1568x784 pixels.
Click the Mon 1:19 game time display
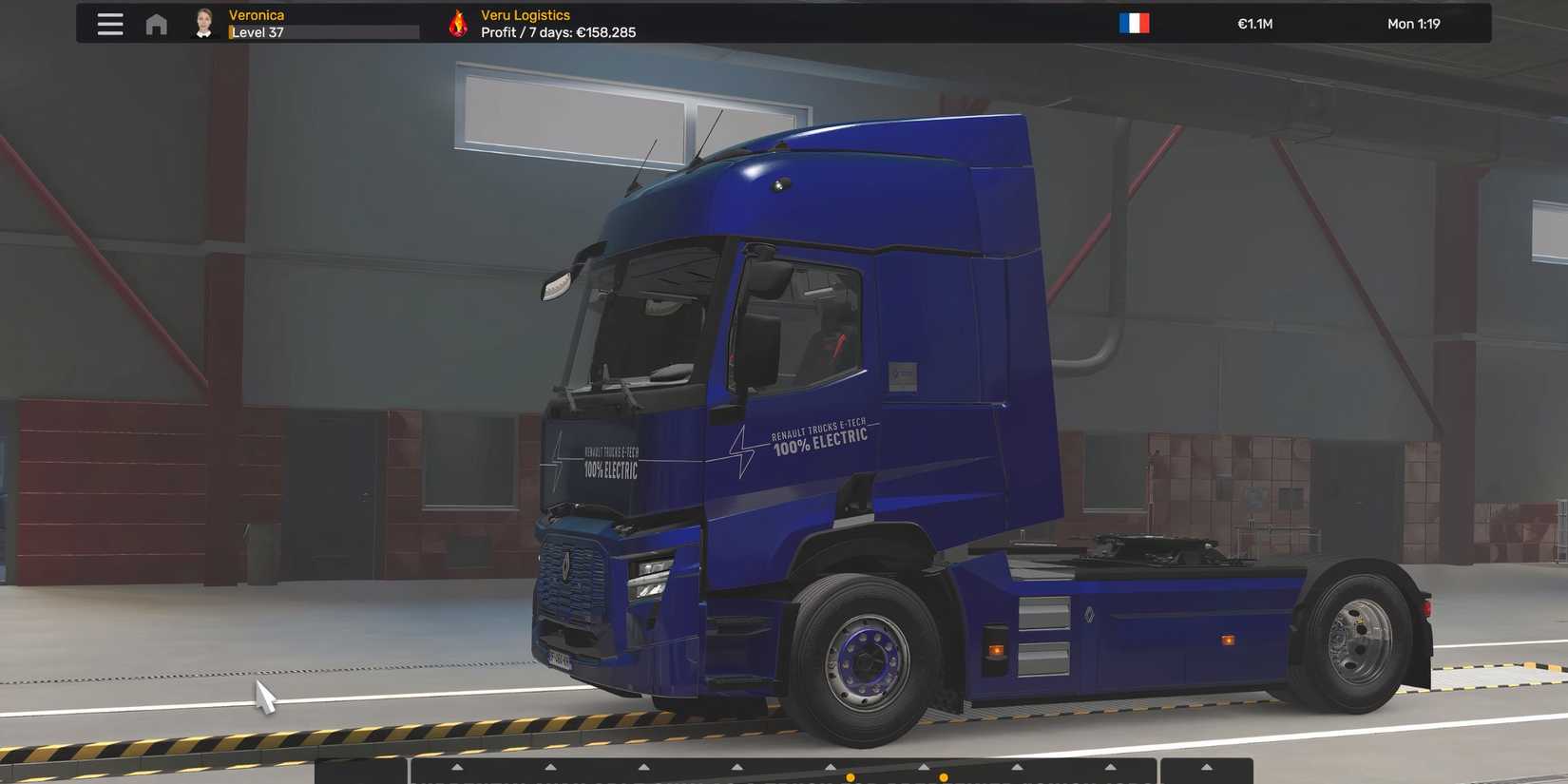1414,23
